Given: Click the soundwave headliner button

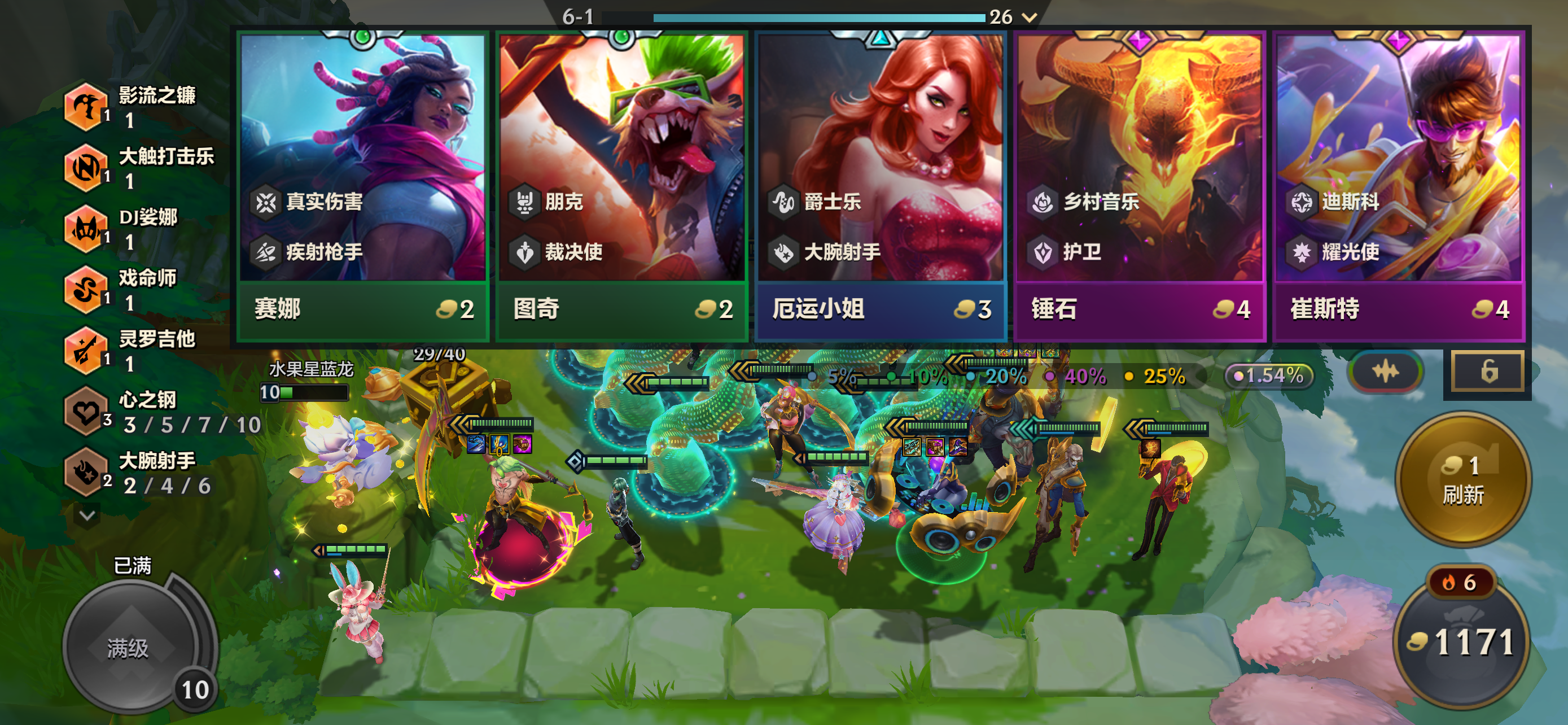Looking at the screenshot, I should click(x=1385, y=372).
